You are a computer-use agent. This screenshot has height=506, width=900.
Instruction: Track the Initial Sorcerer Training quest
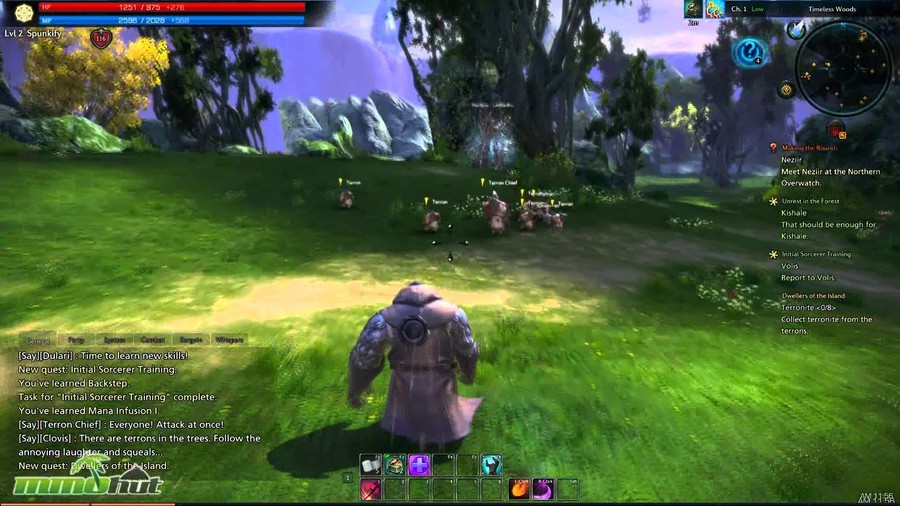pyautogui.click(x=815, y=254)
